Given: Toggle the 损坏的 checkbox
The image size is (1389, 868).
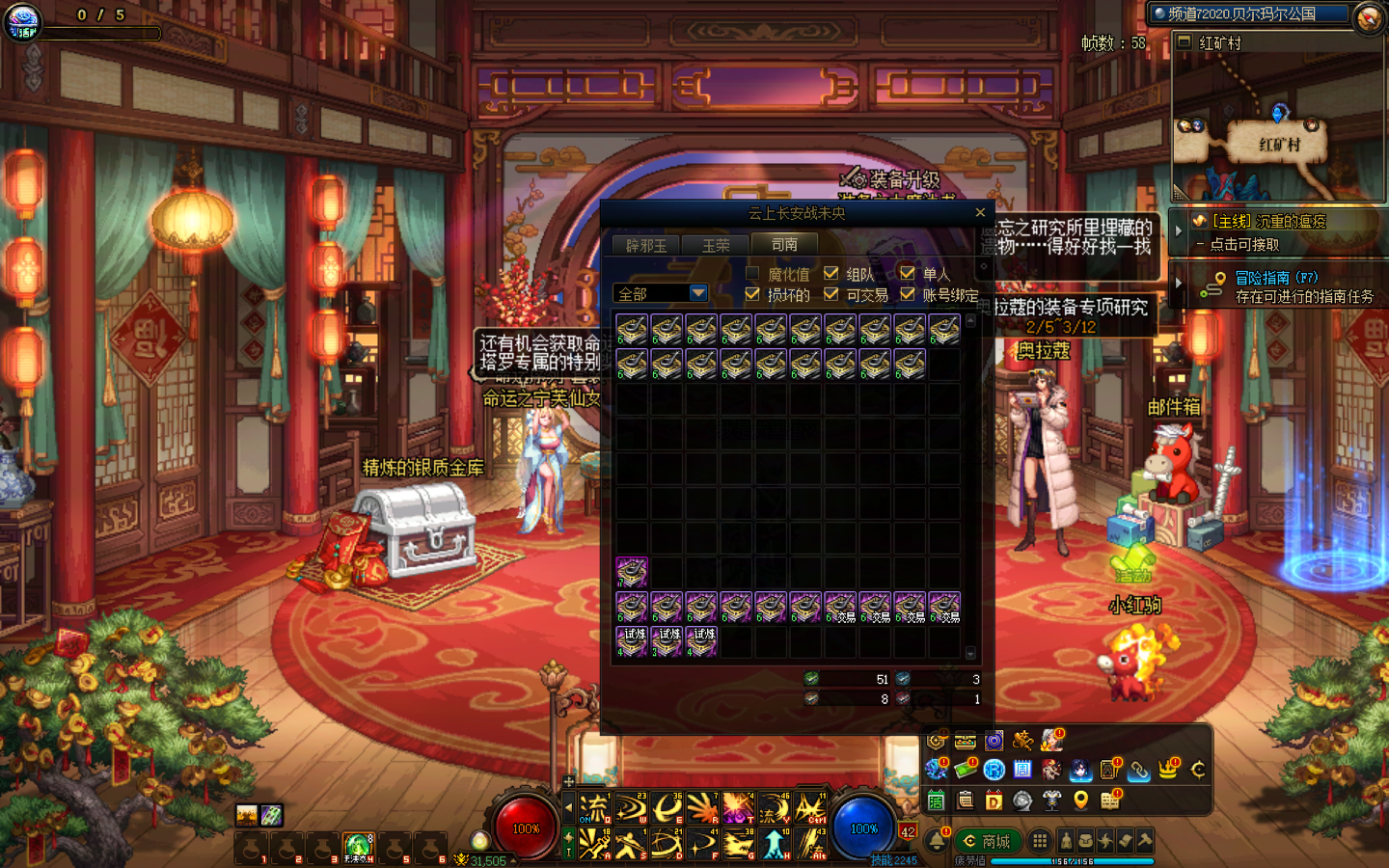Looking at the screenshot, I should 752,294.
